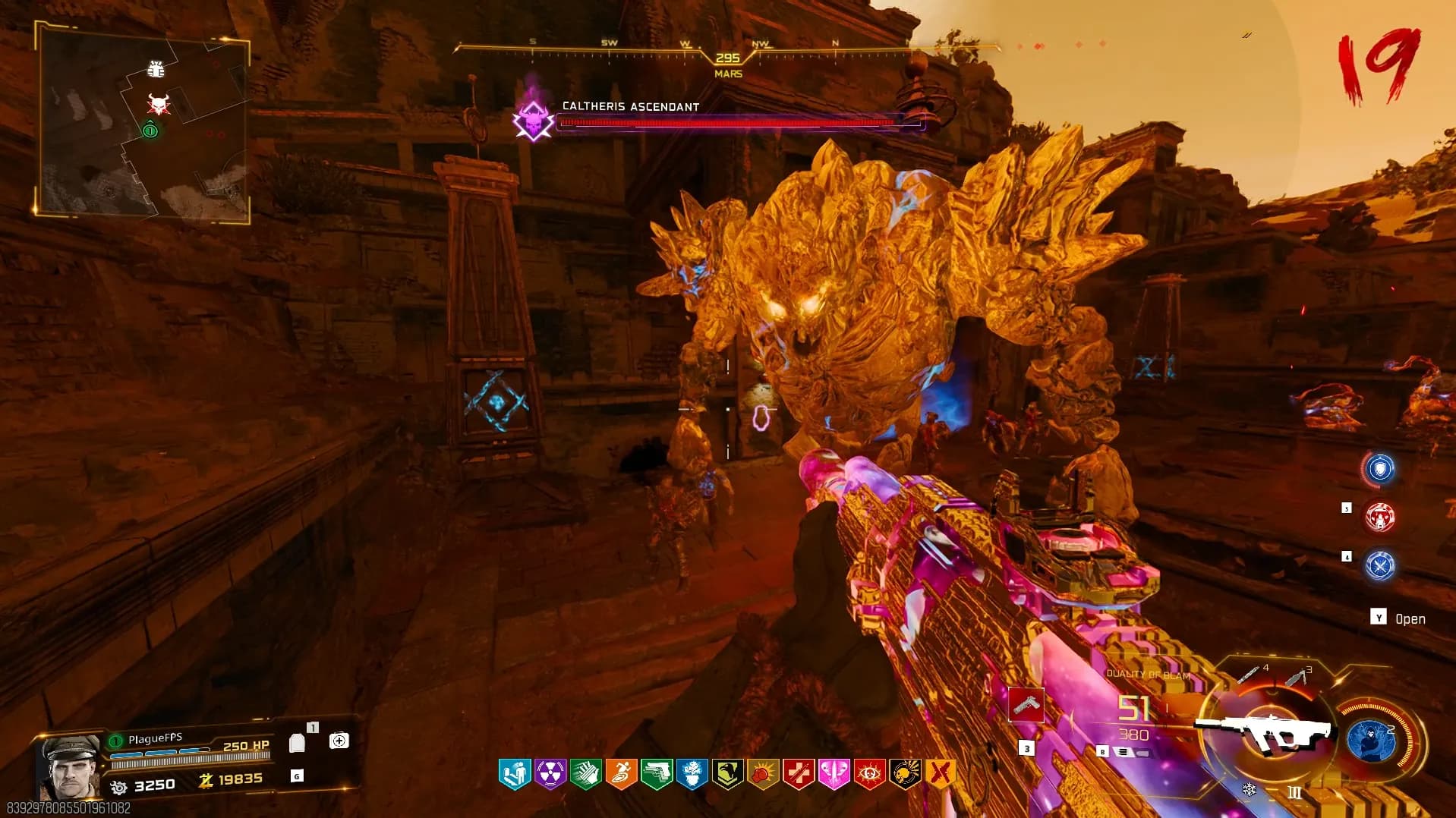Click the purple radiation symbol perk

tap(550, 774)
